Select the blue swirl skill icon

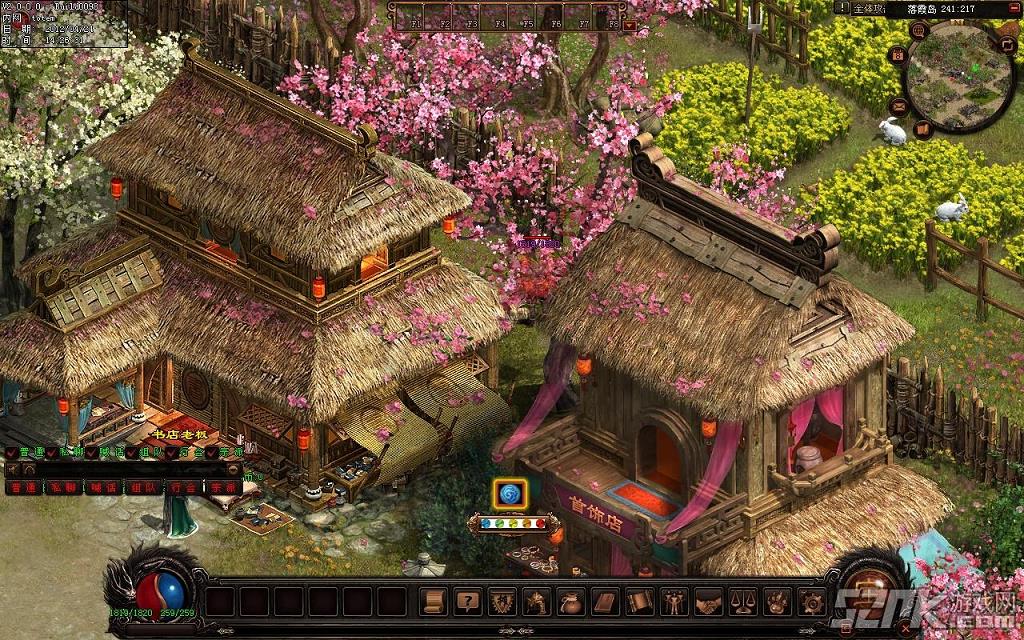coord(510,493)
